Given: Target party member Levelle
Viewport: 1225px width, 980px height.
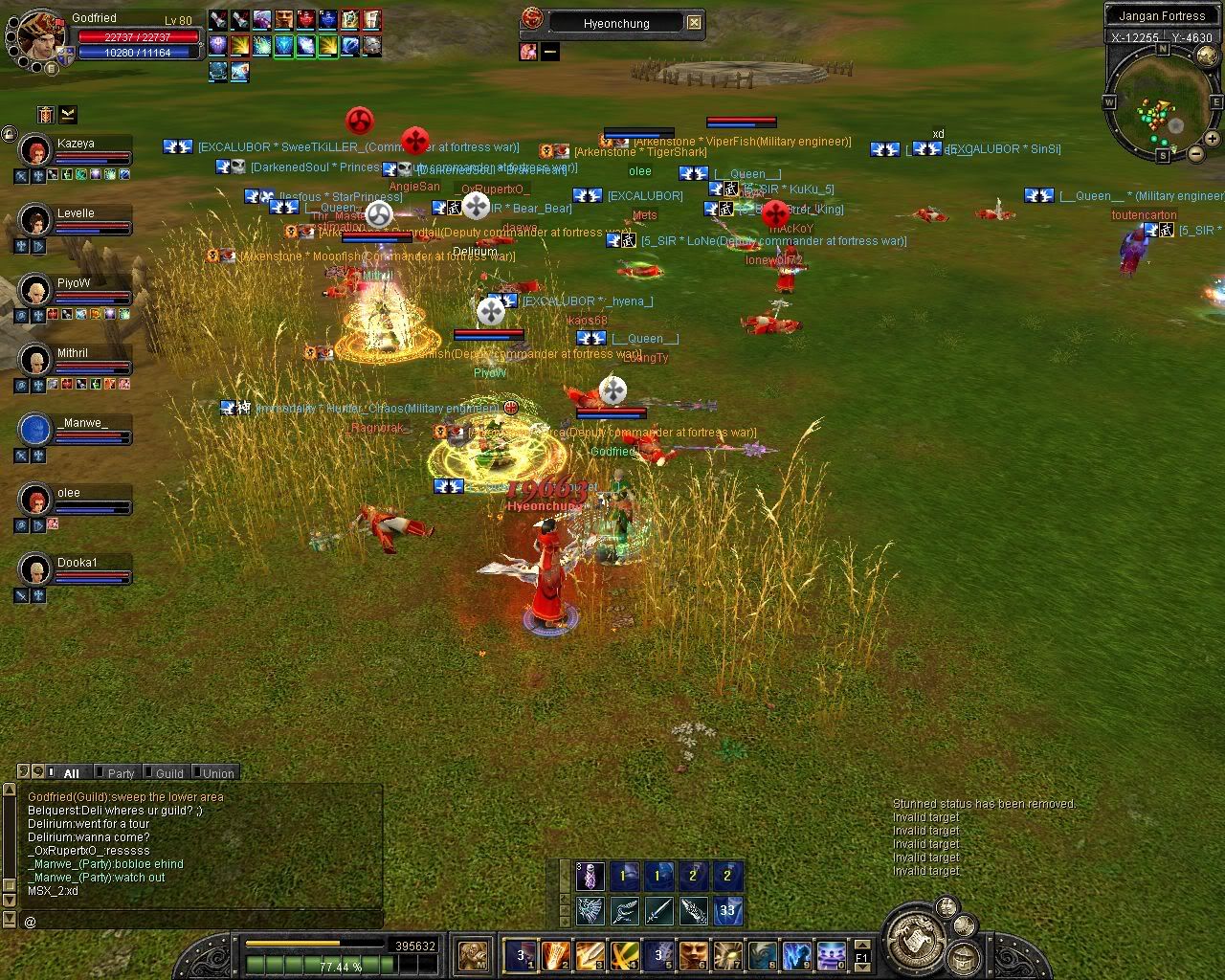Looking at the screenshot, I should point(36,220).
